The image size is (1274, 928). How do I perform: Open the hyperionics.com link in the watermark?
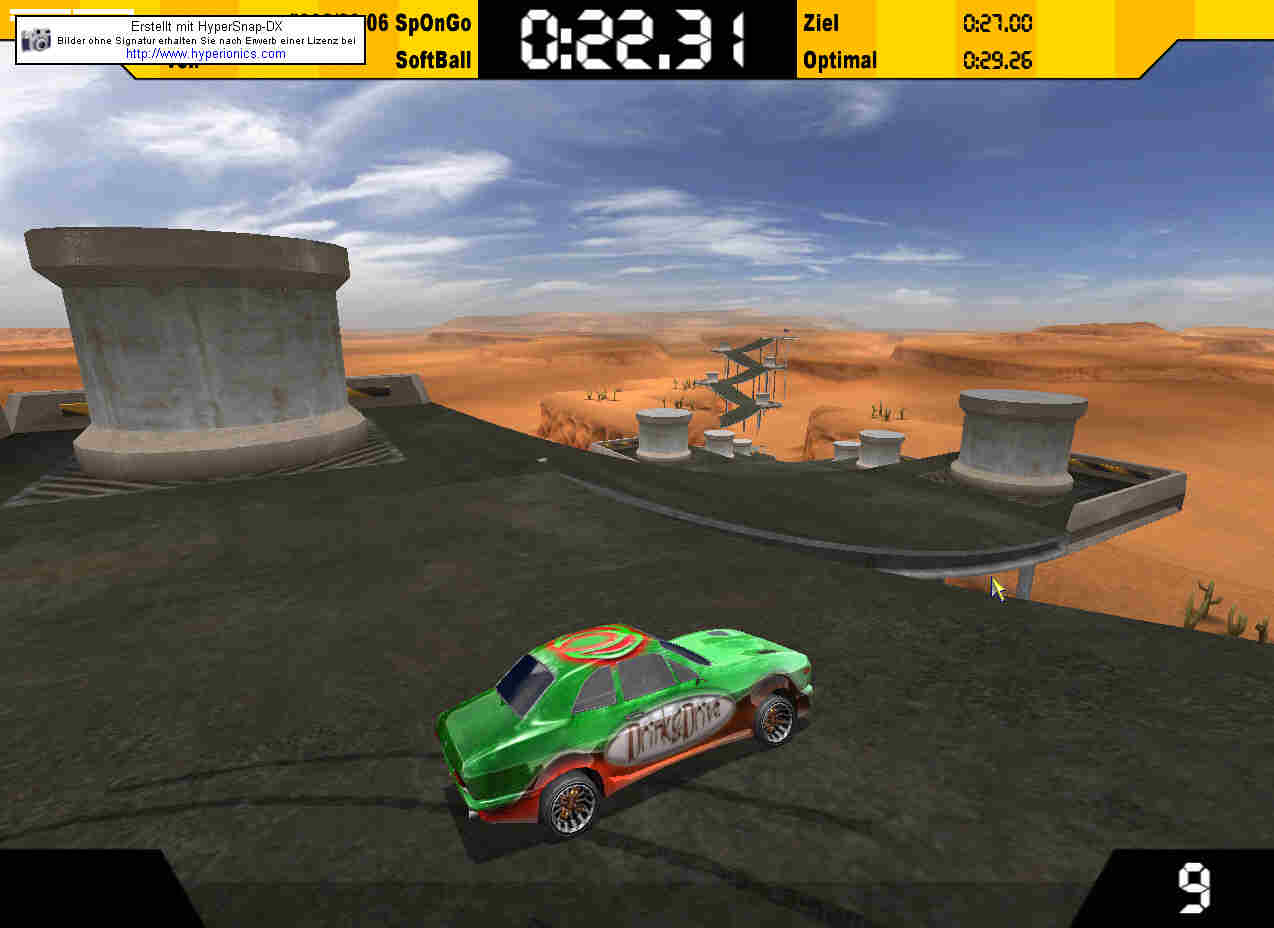pyautogui.click(x=206, y=54)
